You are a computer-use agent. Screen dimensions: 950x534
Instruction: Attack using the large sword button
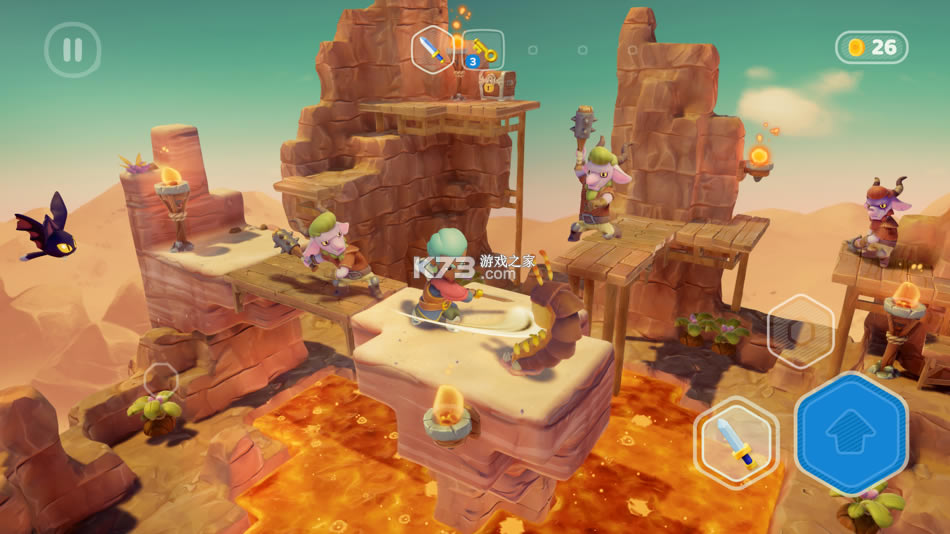pos(736,442)
